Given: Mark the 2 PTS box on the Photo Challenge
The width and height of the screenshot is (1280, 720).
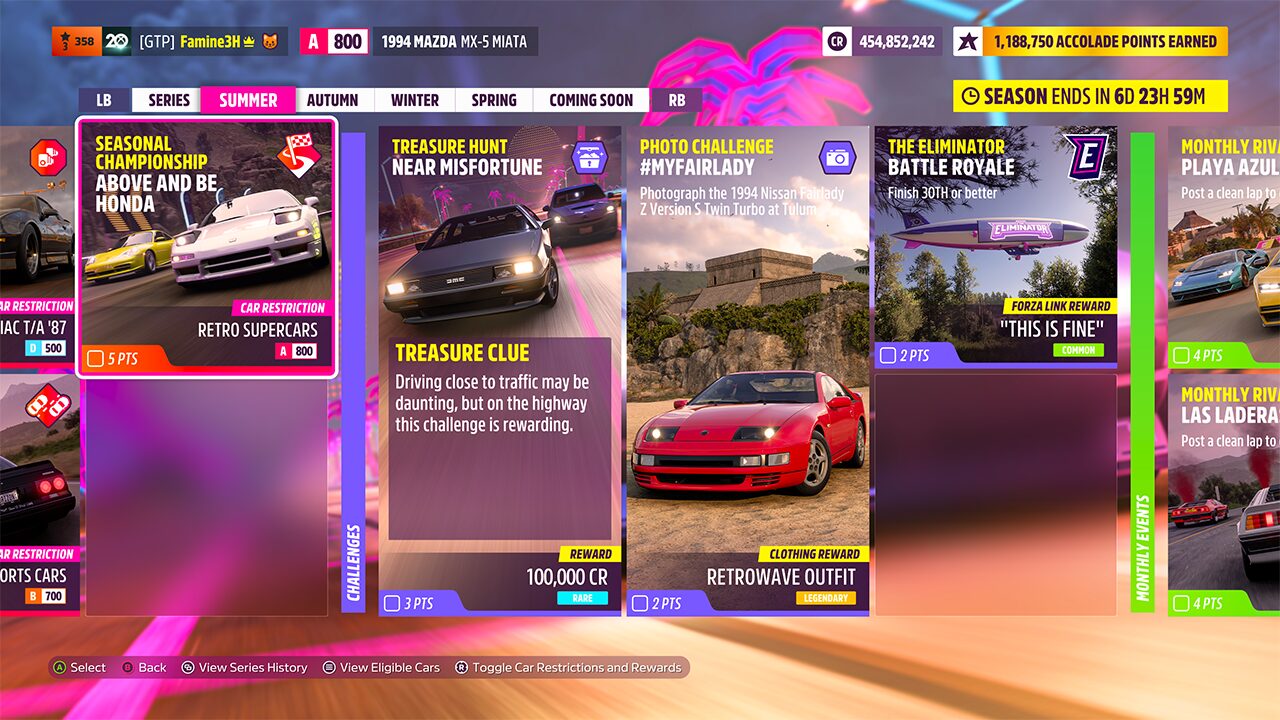Looking at the screenshot, I should click(638, 604).
